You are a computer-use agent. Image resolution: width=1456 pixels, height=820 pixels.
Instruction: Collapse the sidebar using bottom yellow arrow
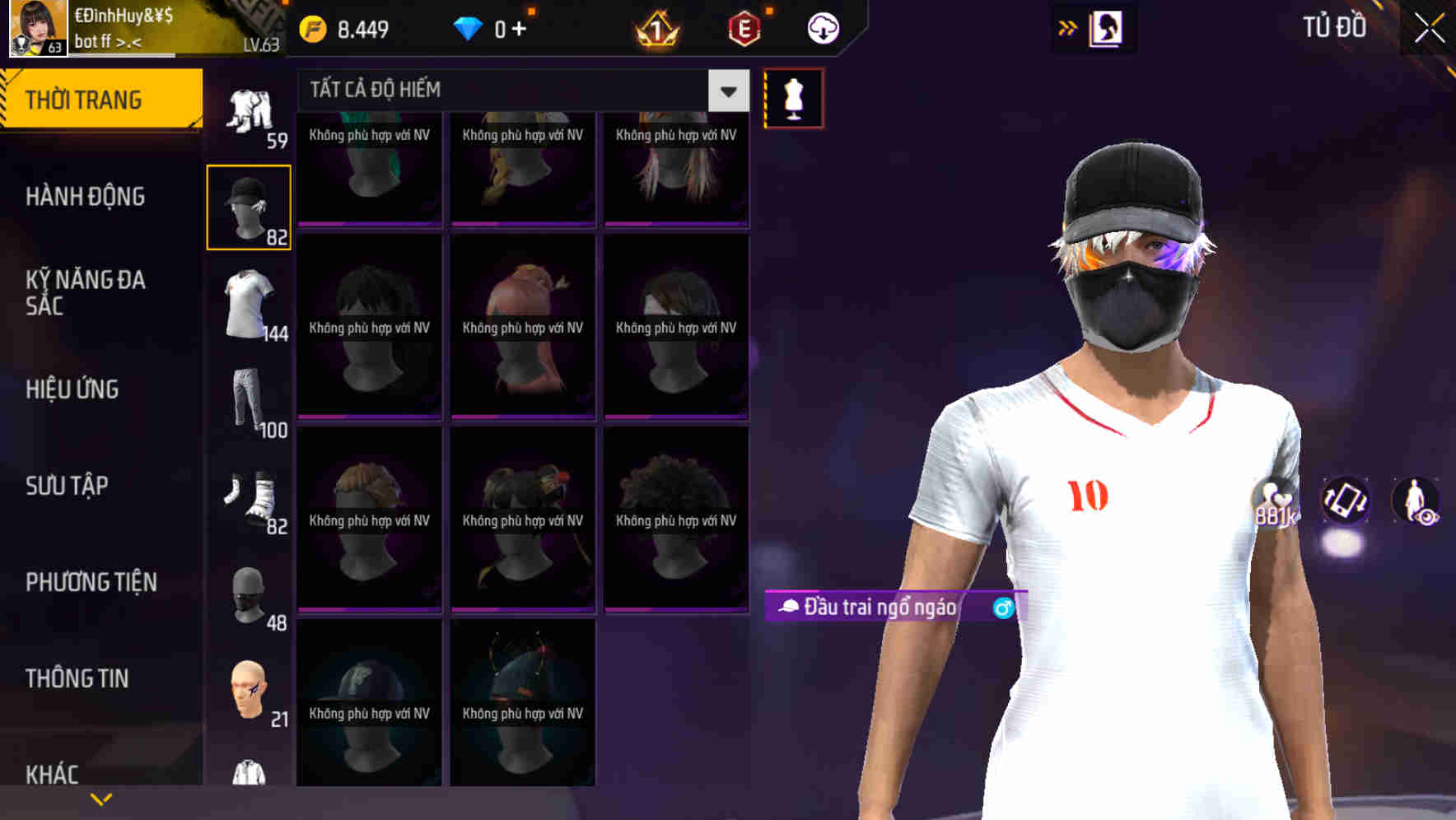pyautogui.click(x=100, y=799)
